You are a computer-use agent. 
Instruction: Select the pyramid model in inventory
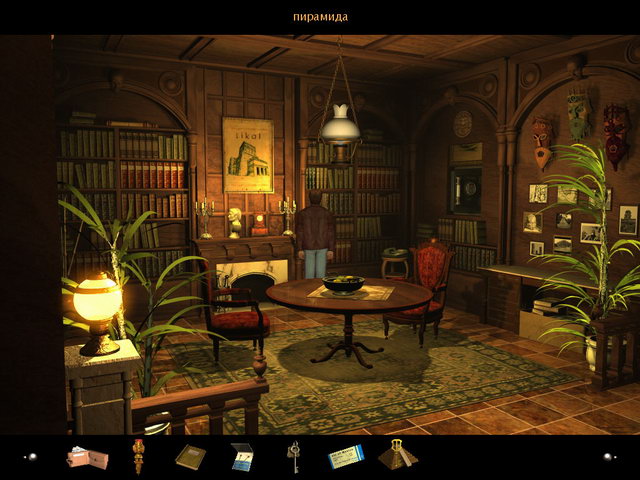(397, 454)
